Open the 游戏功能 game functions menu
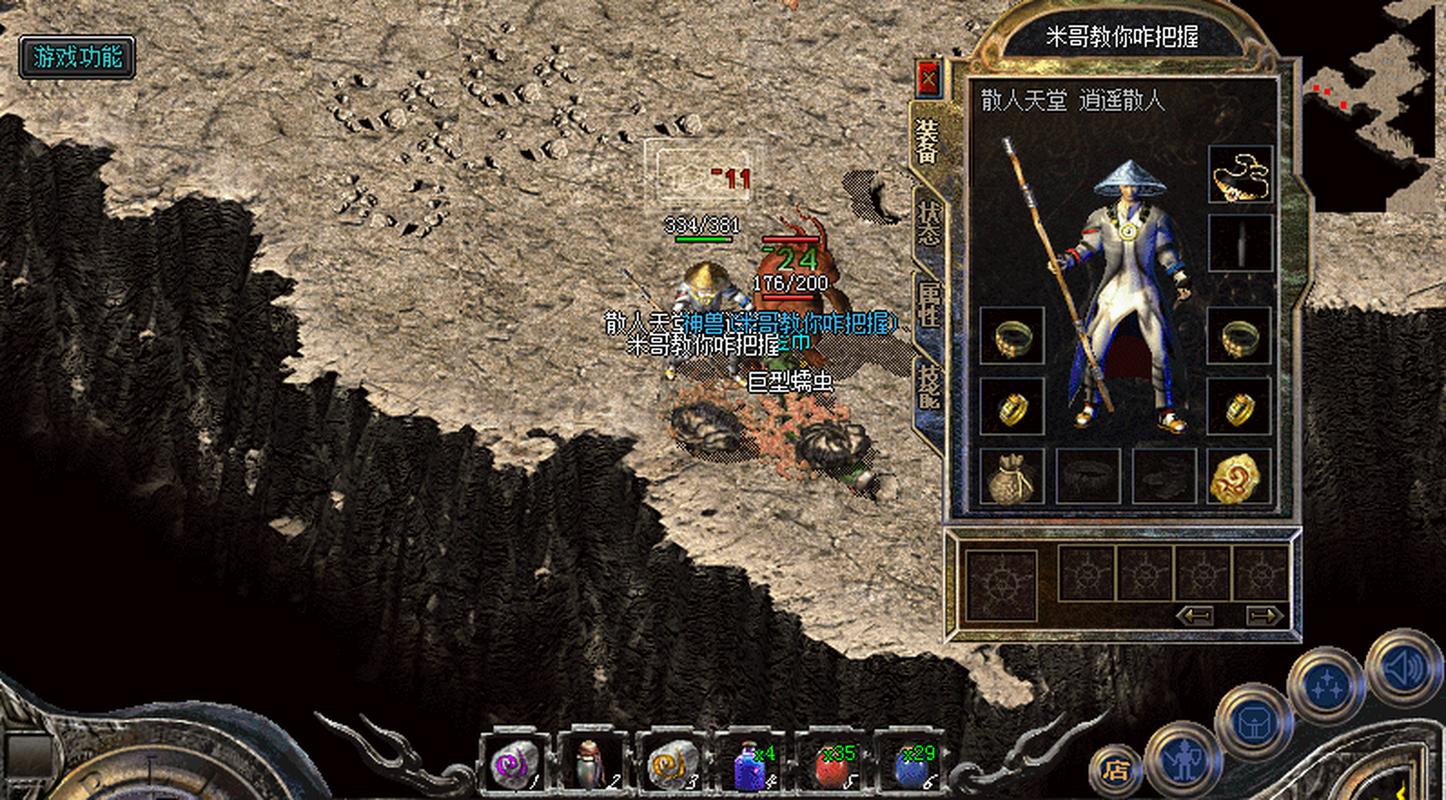 click(77, 57)
